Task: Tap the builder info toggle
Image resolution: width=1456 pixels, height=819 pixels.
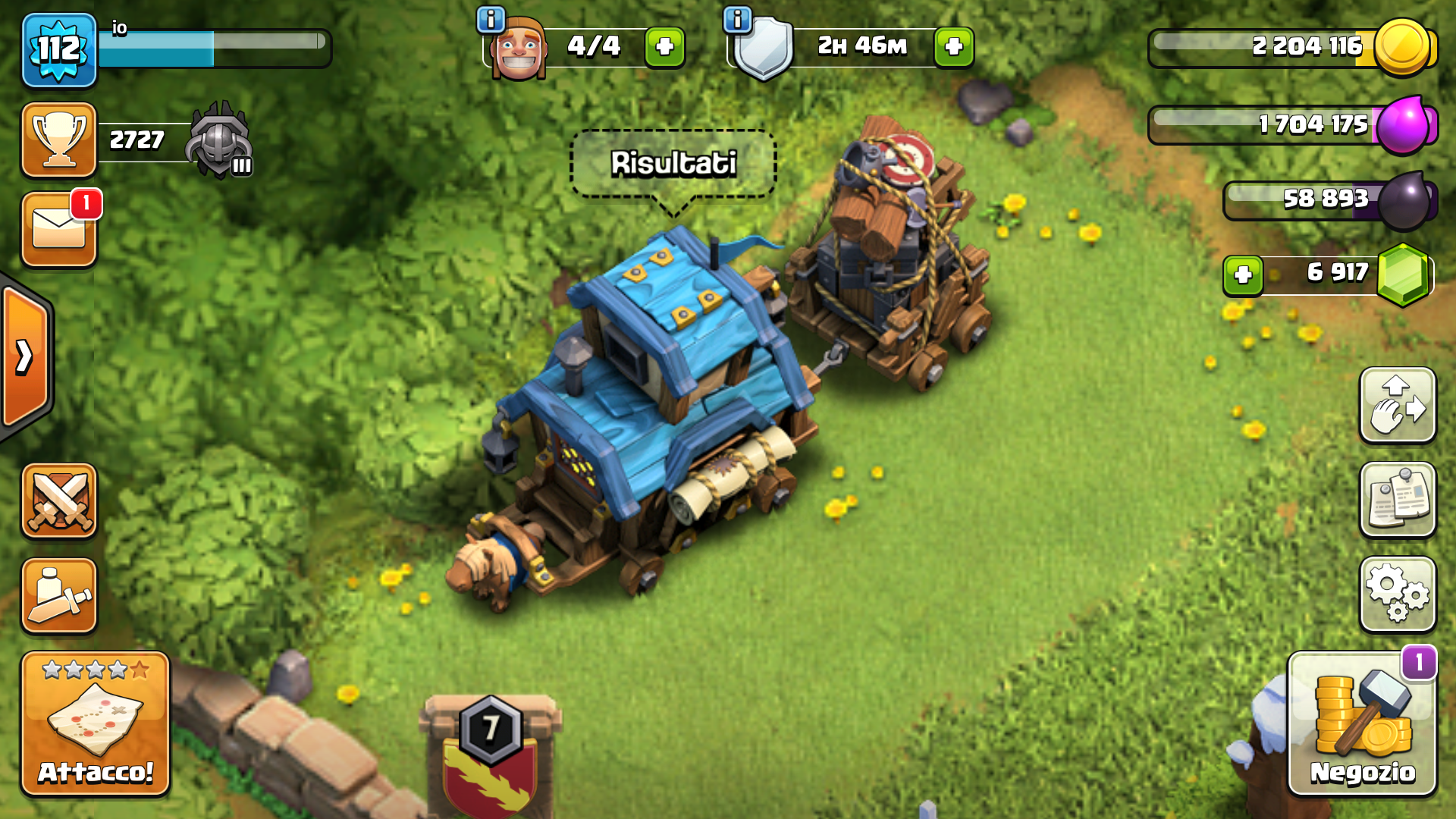Action: 490,20
